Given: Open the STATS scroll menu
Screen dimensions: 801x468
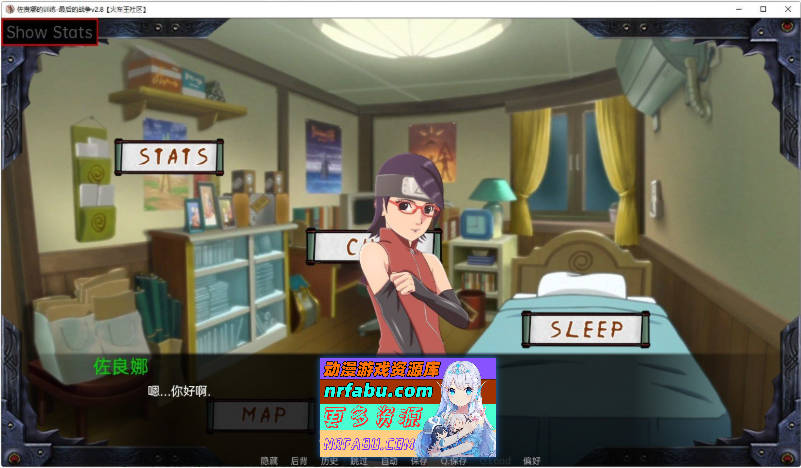Looking at the screenshot, I should coord(169,157).
